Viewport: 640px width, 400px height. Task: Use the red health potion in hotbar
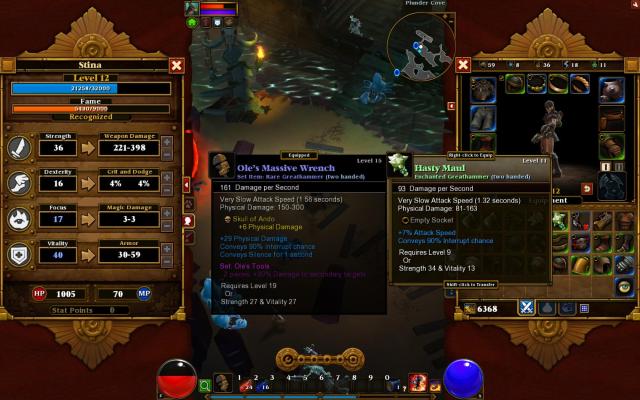pos(245,381)
